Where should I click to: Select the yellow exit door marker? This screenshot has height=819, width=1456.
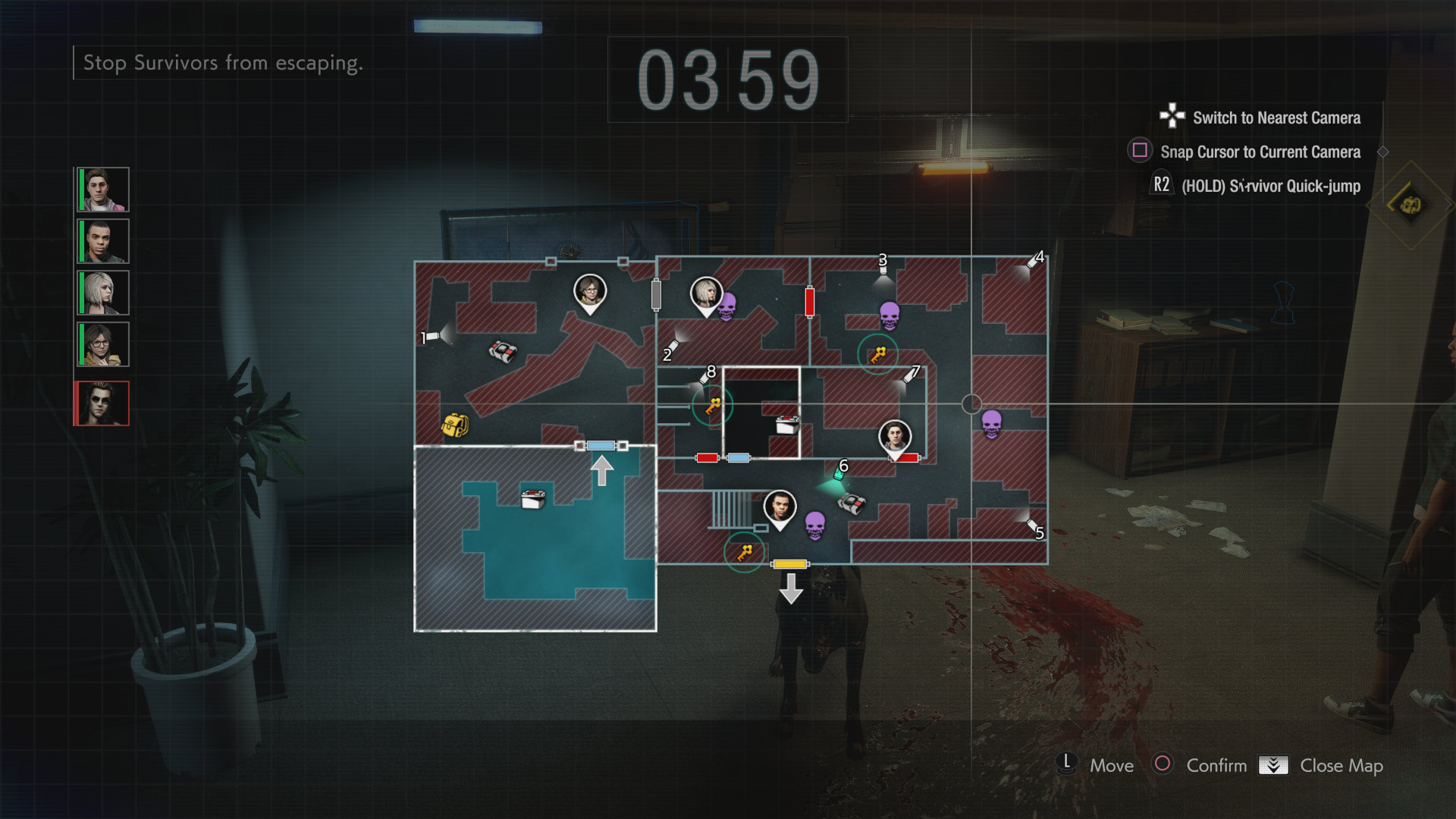tap(789, 564)
